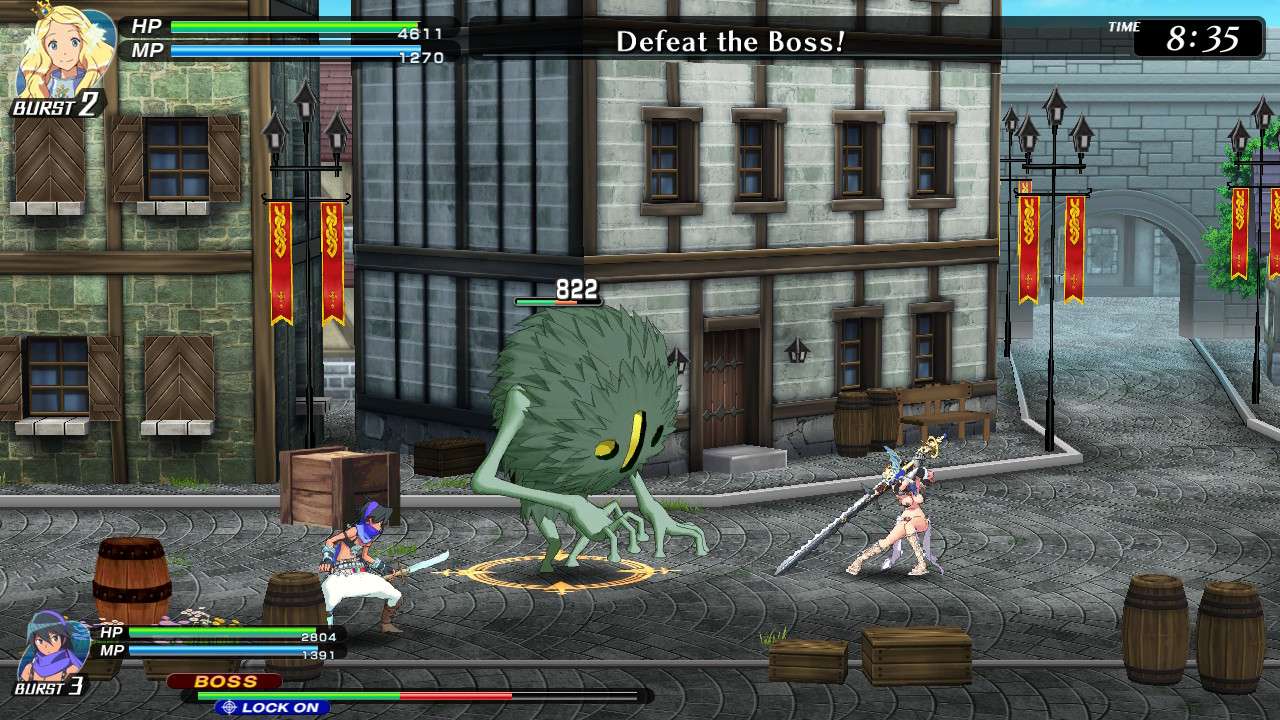Screen dimensions: 1280x720
Task: Click the crosshair icon beside LOCK ON
Action: 228,705
